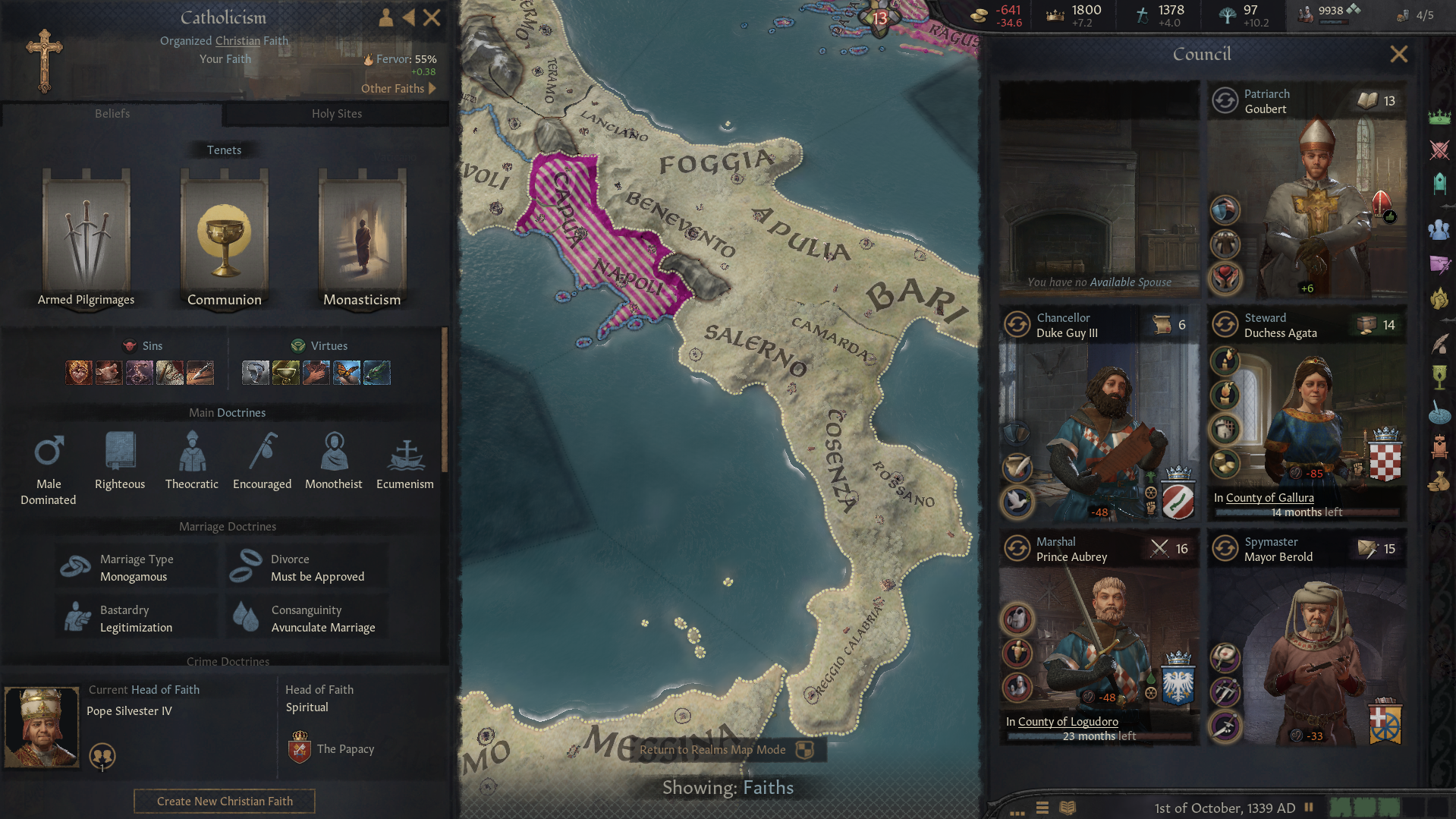
Task: Open the game menu hamburger icon
Action: tap(1041, 808)
